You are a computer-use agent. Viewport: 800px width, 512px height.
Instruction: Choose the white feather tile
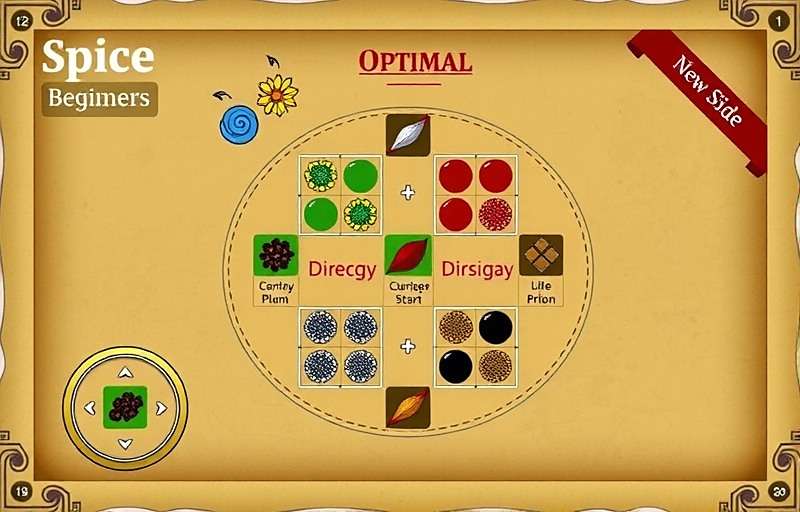pos(408,135)
